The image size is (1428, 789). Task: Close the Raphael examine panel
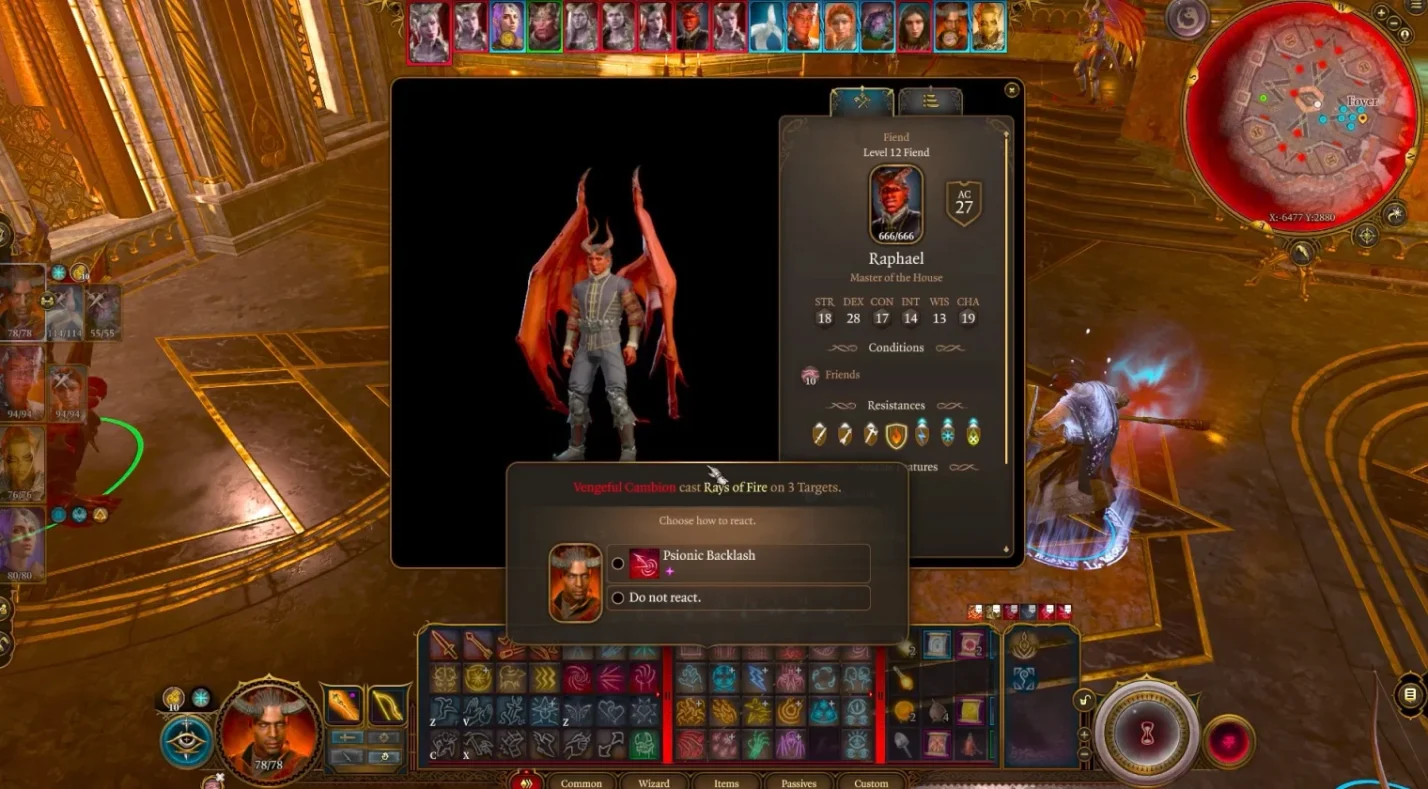click(x=1011, y=90)
